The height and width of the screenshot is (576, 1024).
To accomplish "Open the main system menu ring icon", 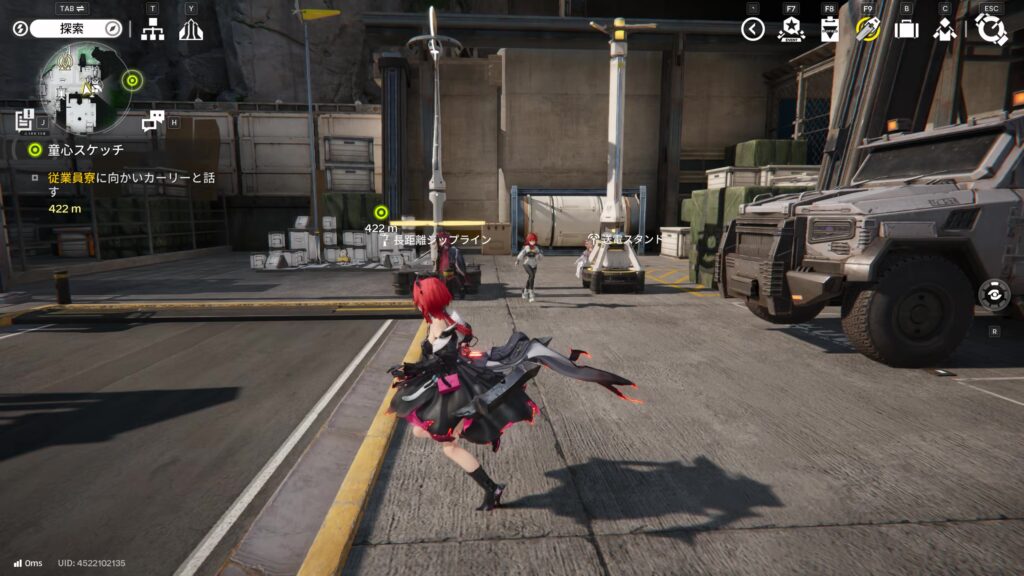I will pos(990,29).
